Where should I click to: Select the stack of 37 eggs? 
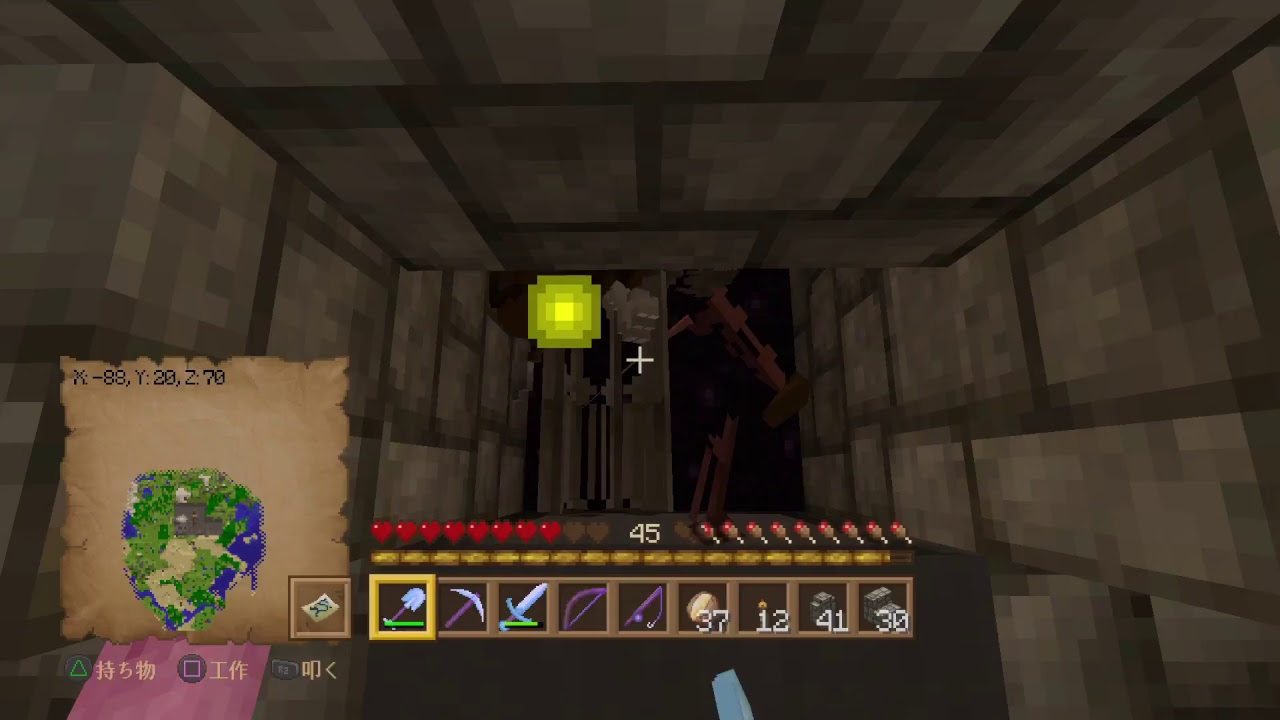click(707, 606)
